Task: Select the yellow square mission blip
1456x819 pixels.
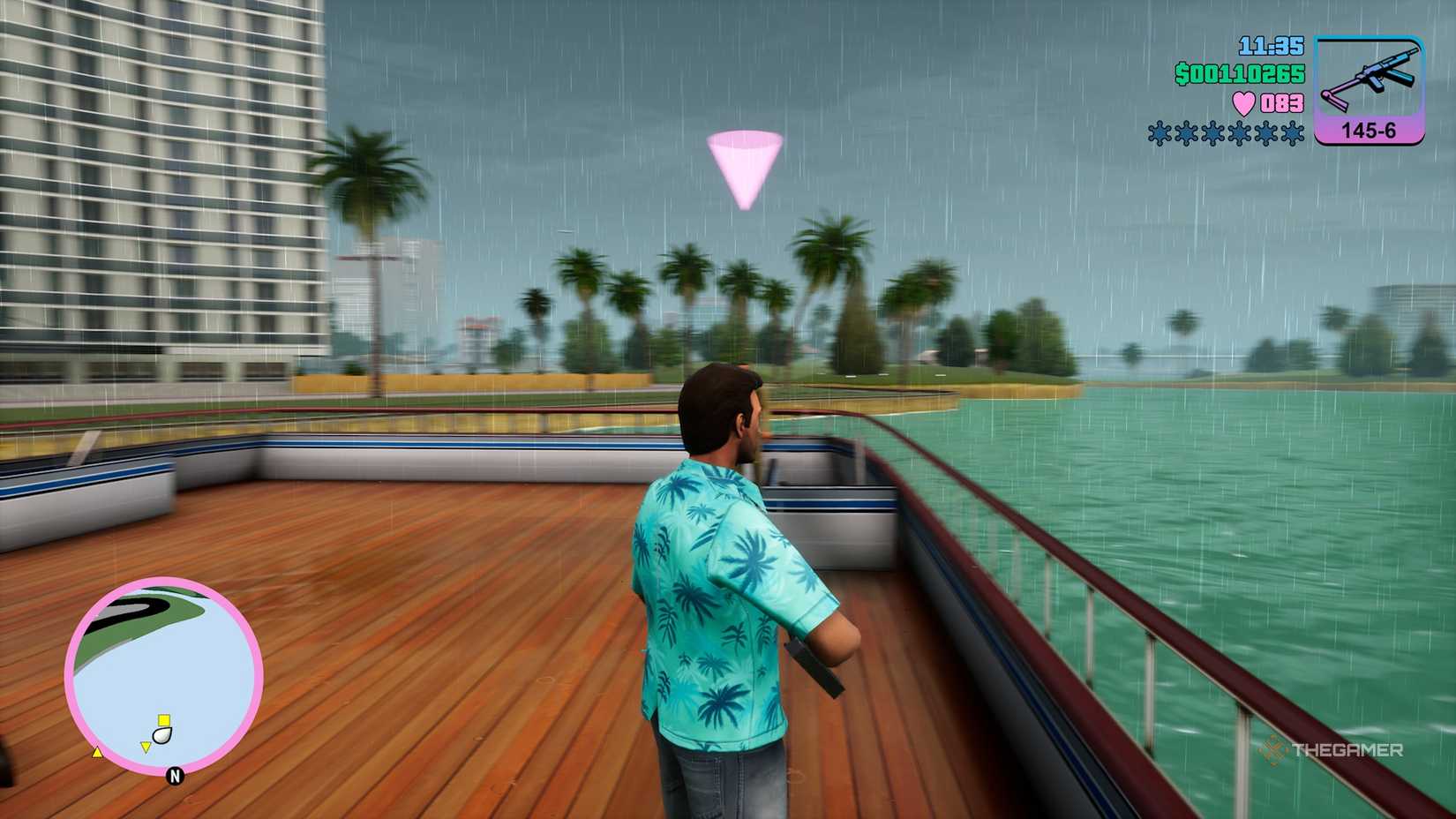Action: point(164,720)
